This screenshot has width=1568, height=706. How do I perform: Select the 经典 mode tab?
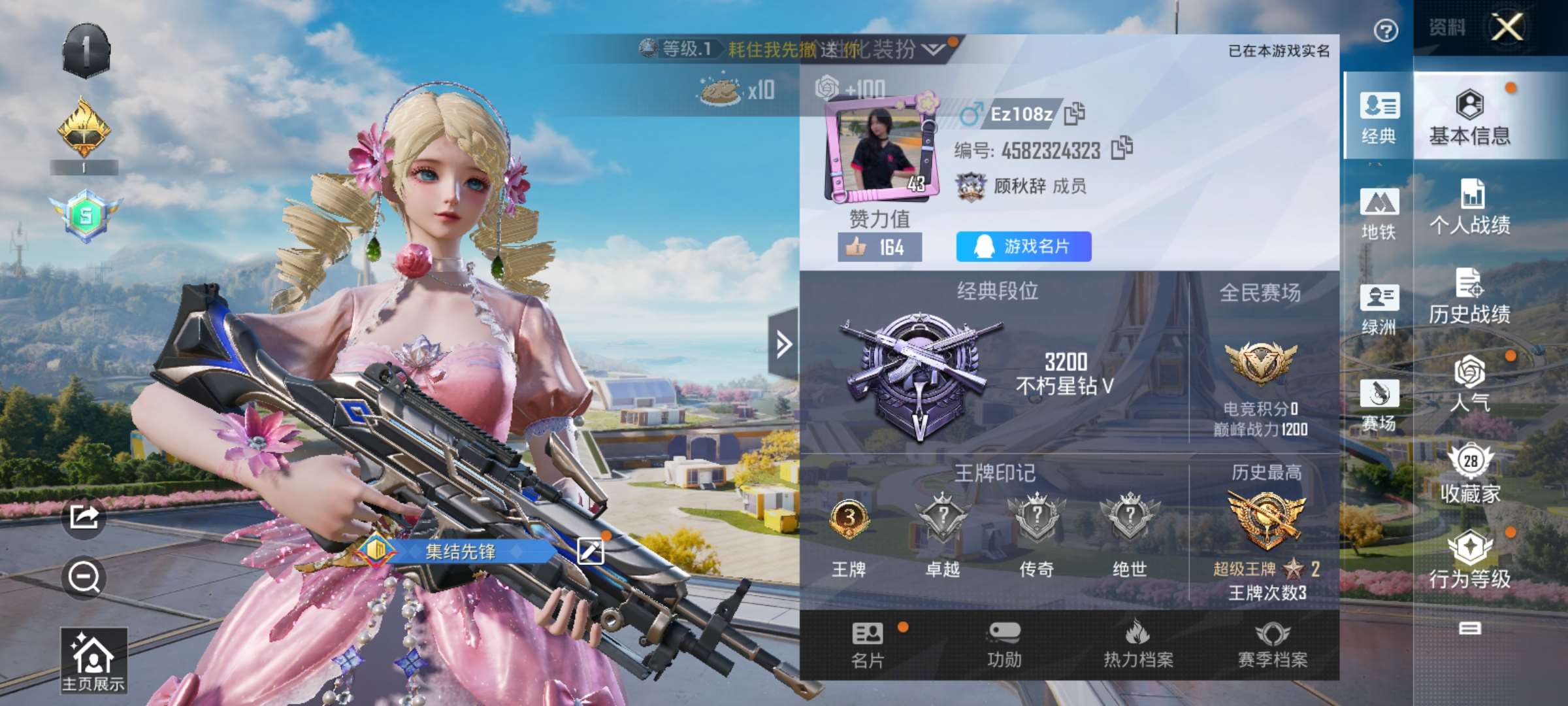tap(1379, 118)
